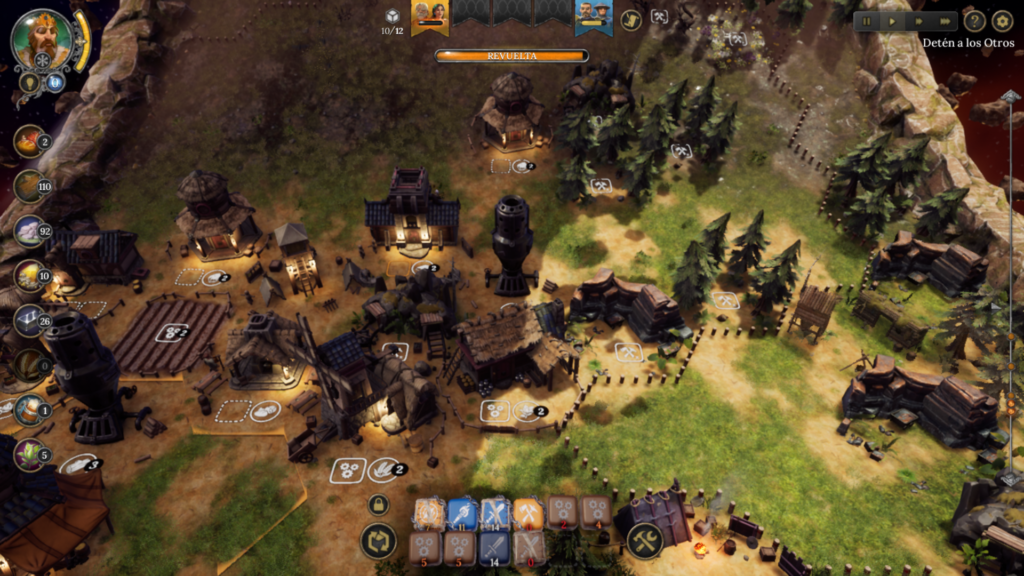Toggle the padlock button near the dice
This screenshot has height=576, width=1024.
(x=378, y=505)
